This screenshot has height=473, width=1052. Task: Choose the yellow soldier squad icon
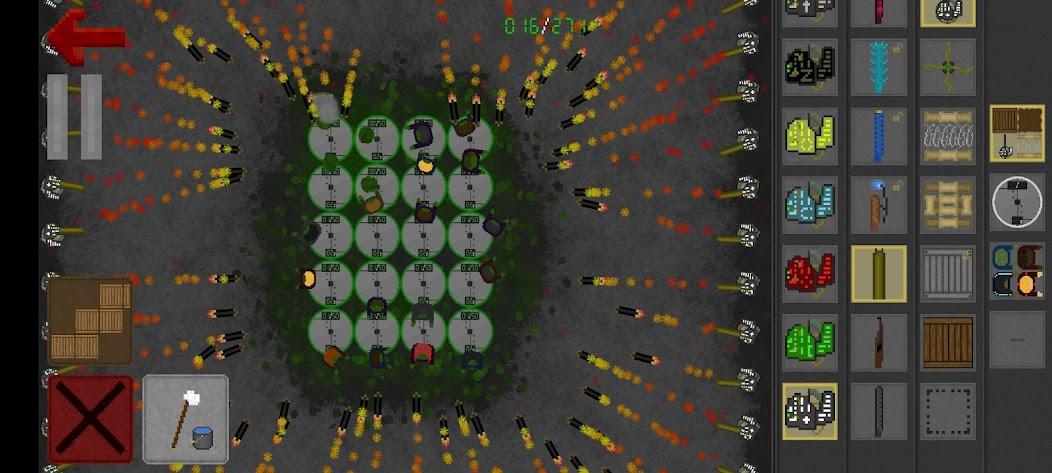coord(810,137)
